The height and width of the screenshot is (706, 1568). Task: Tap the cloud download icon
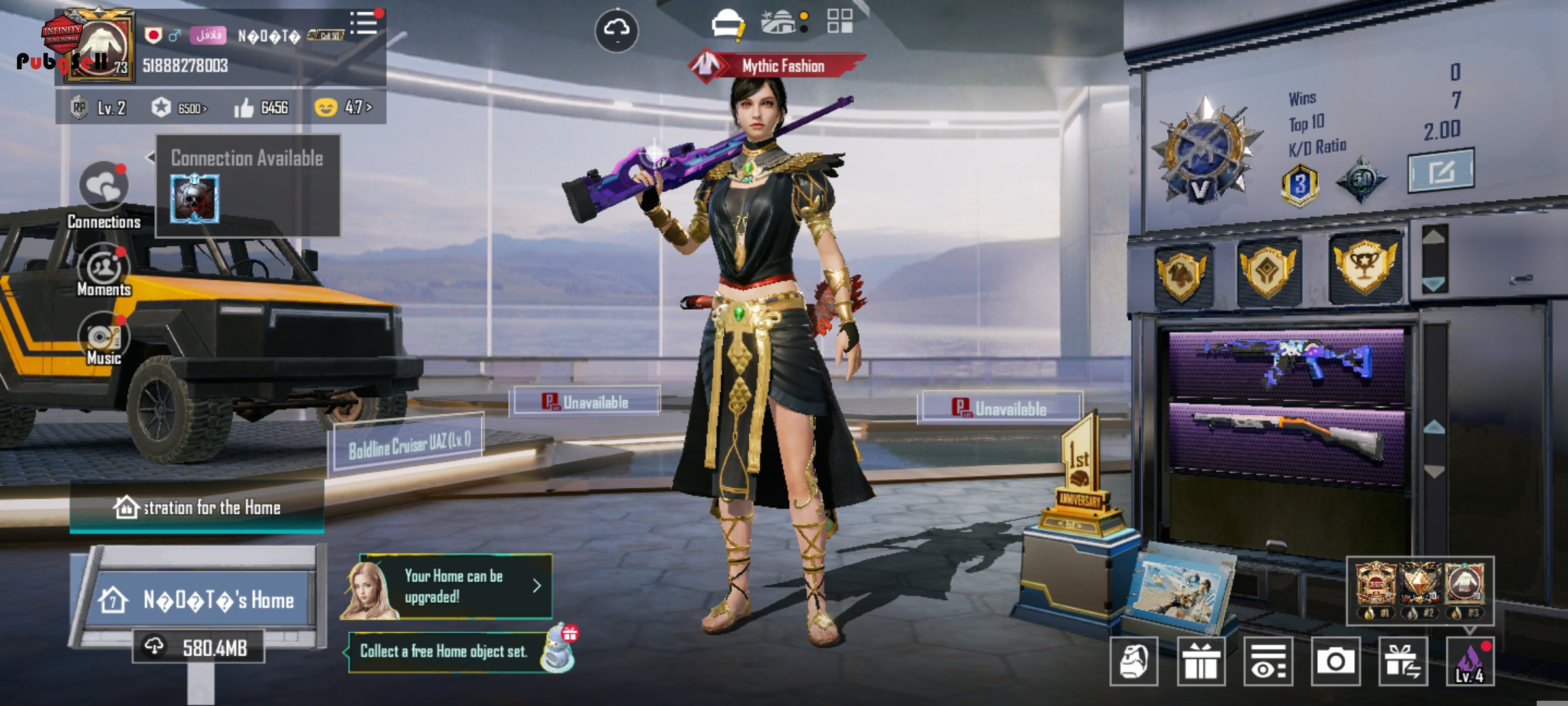pos(616,30)
